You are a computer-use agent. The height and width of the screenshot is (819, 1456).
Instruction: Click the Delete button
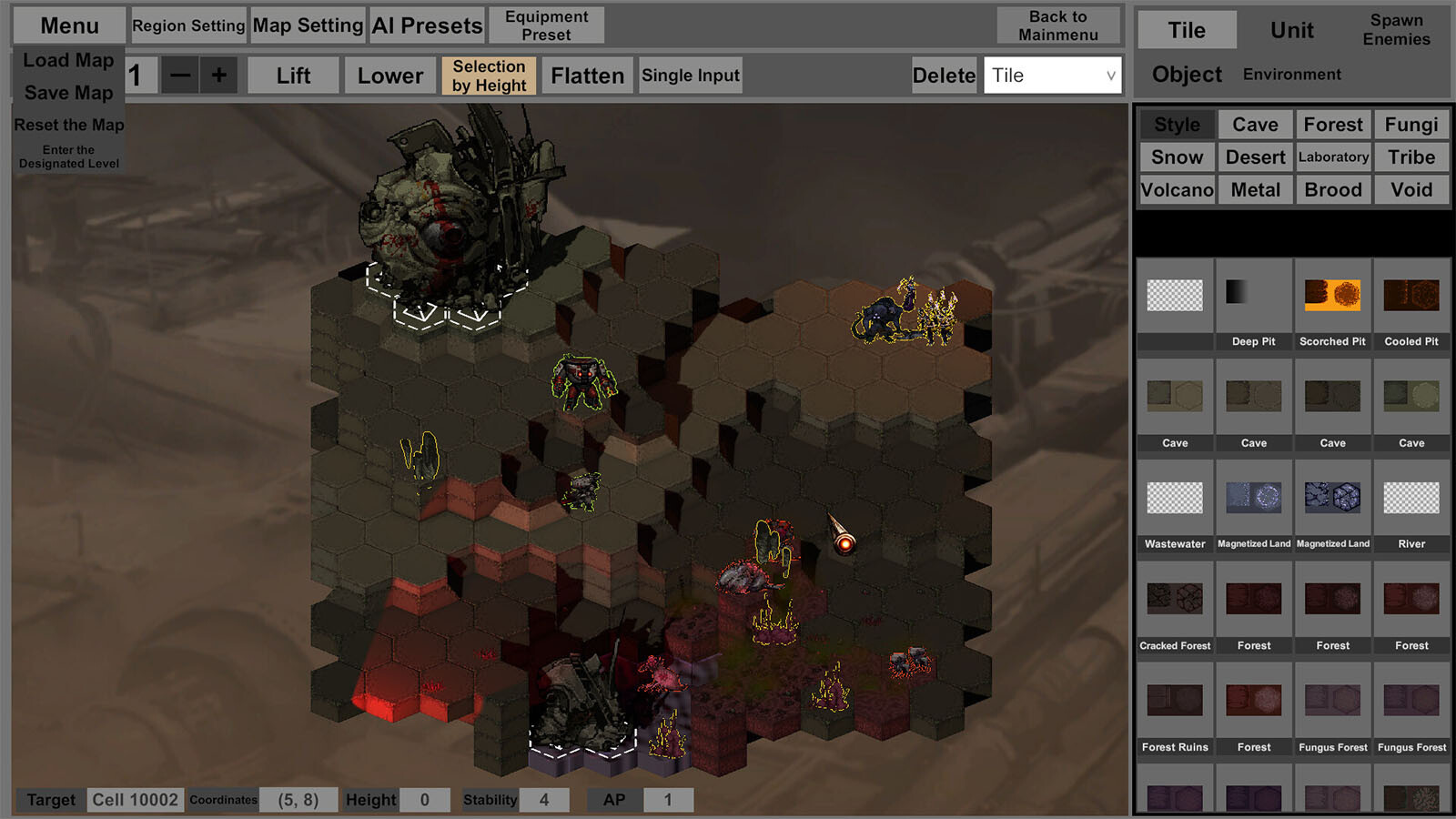(944, 76)
